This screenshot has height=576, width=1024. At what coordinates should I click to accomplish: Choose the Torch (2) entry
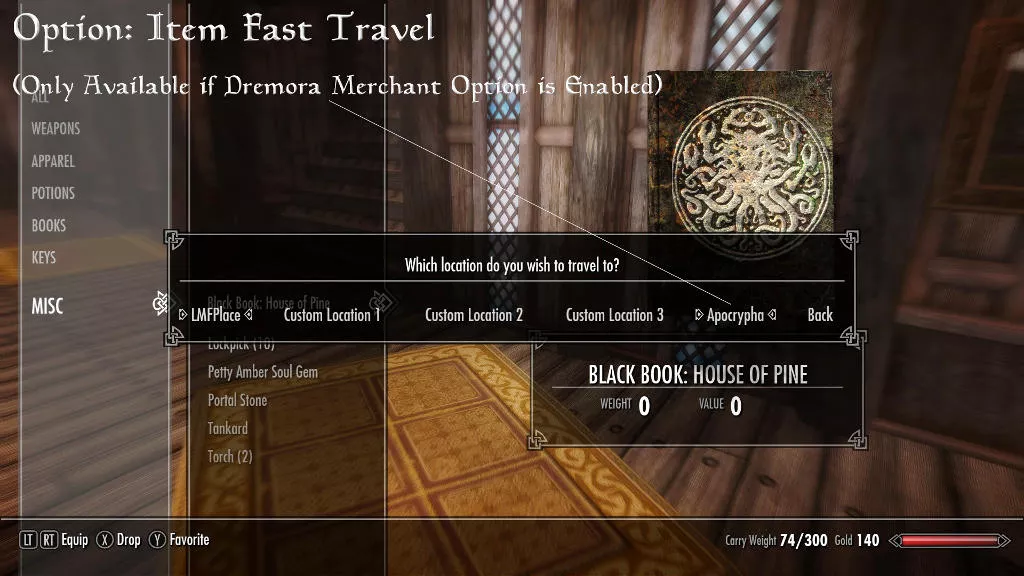(230, 456)
